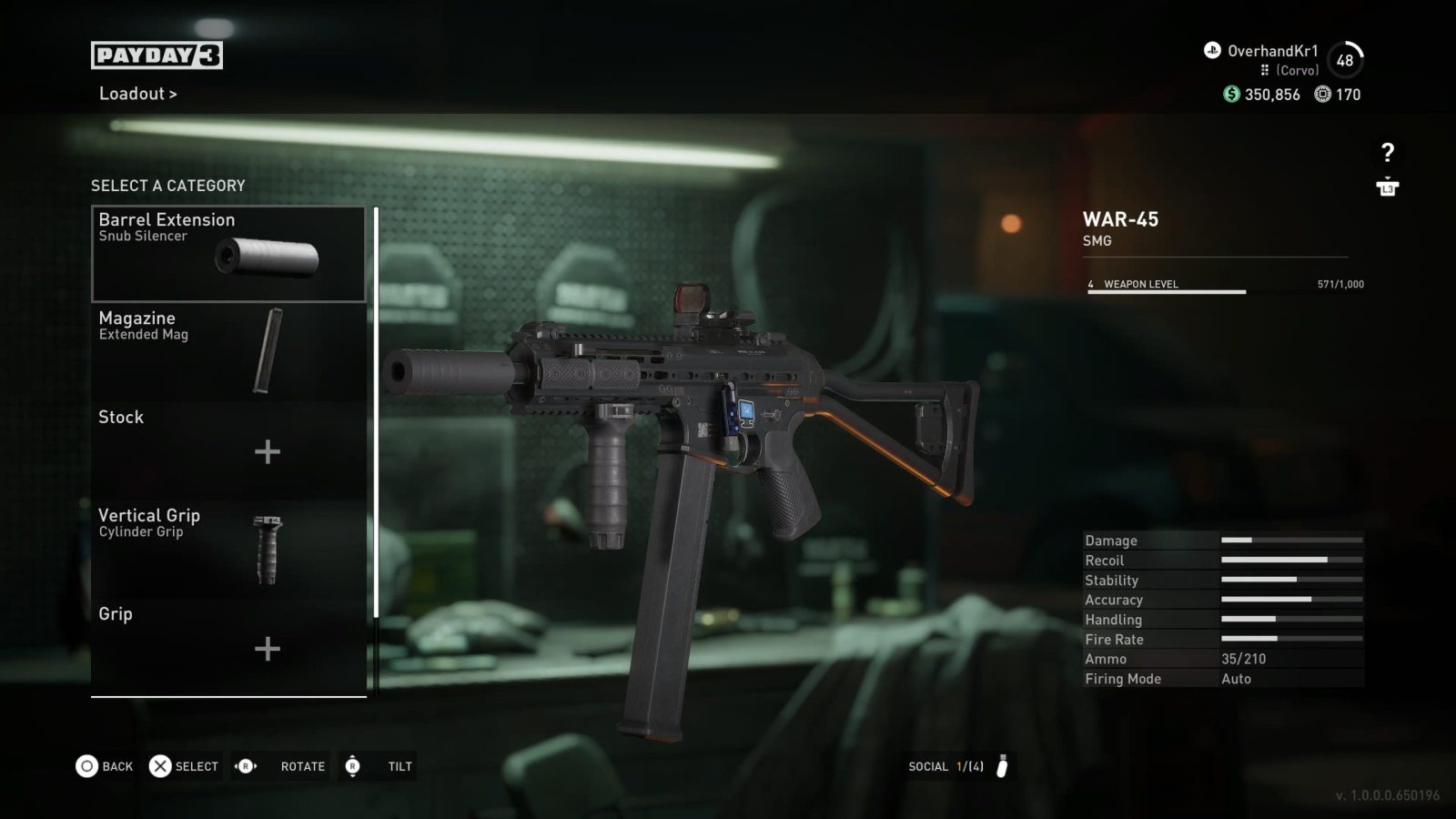Click the Back button
The height and width of the screenshot is (819, 1456).
pyautogui.click(x=105, y=766)
